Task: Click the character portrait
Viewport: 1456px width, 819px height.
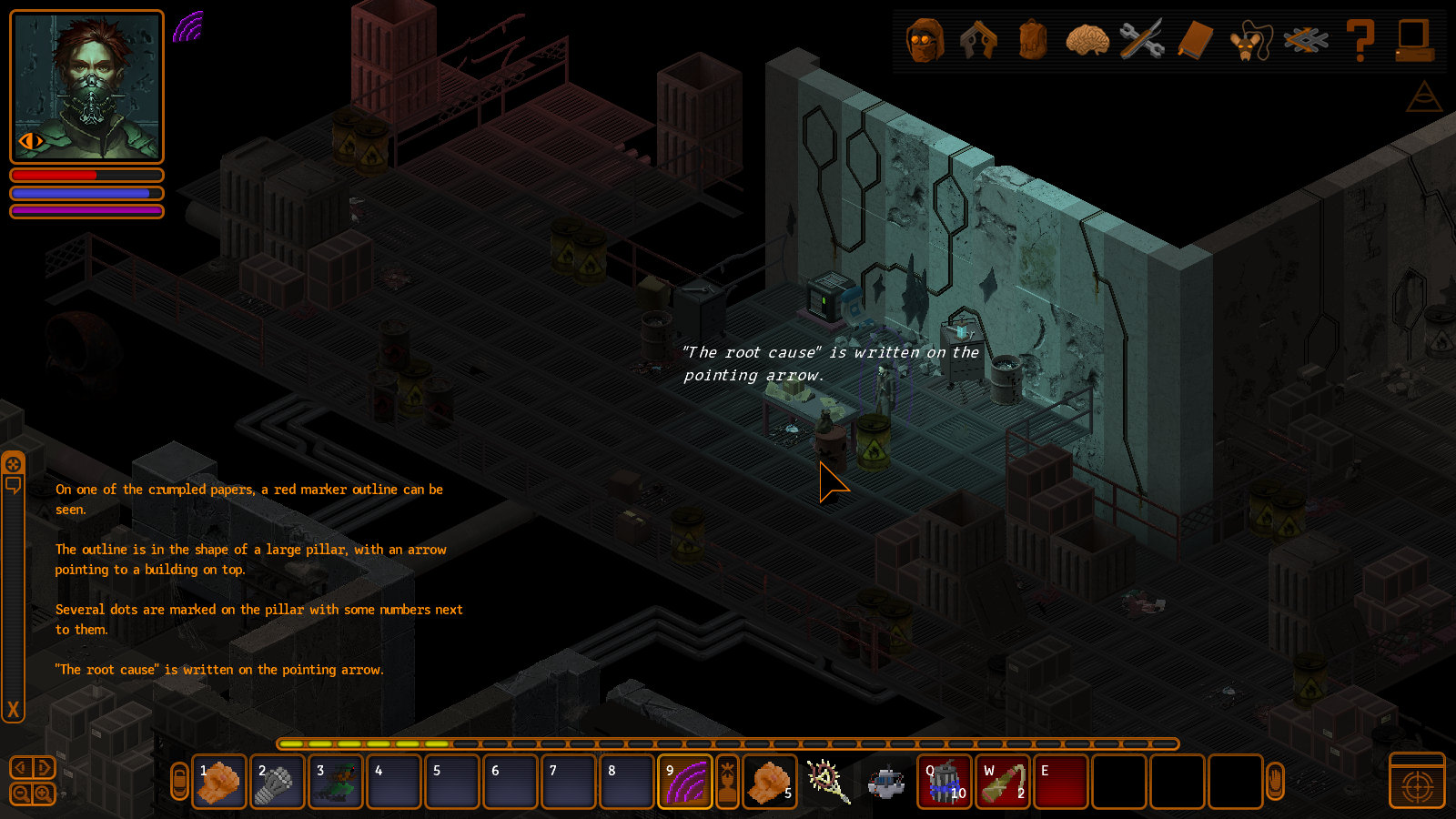Action: point(86,86)
